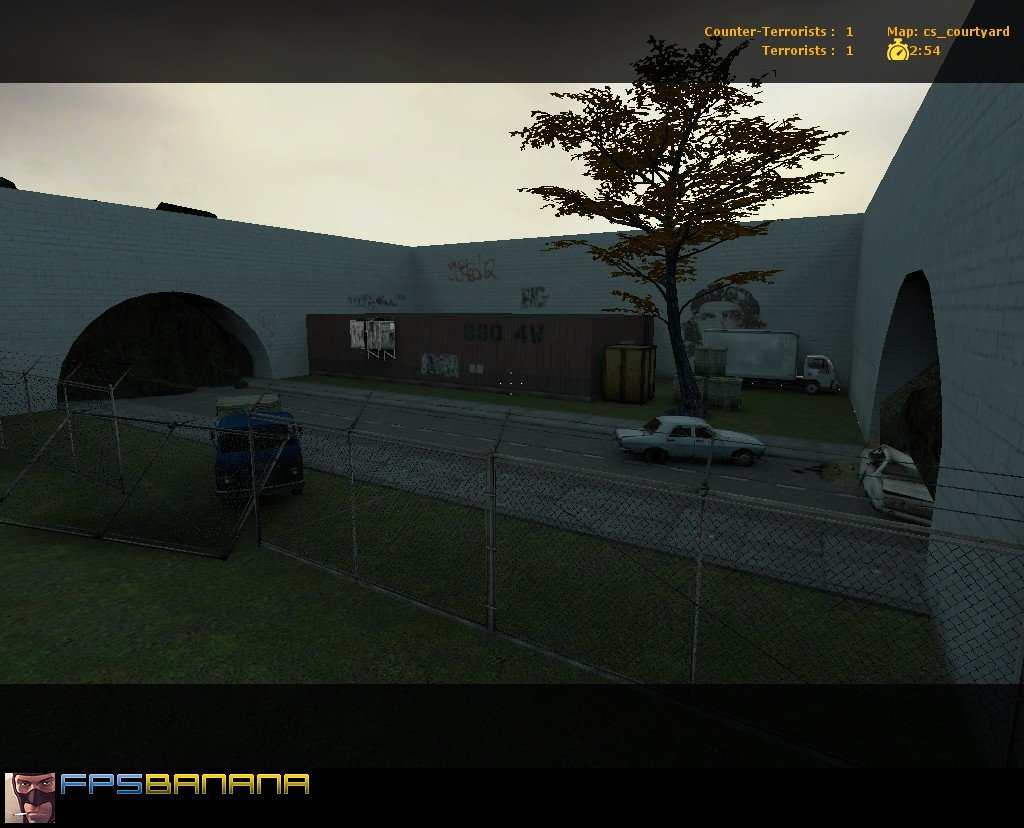
Task: Click the FPSBanana logo text
Action: coord(185,785)
